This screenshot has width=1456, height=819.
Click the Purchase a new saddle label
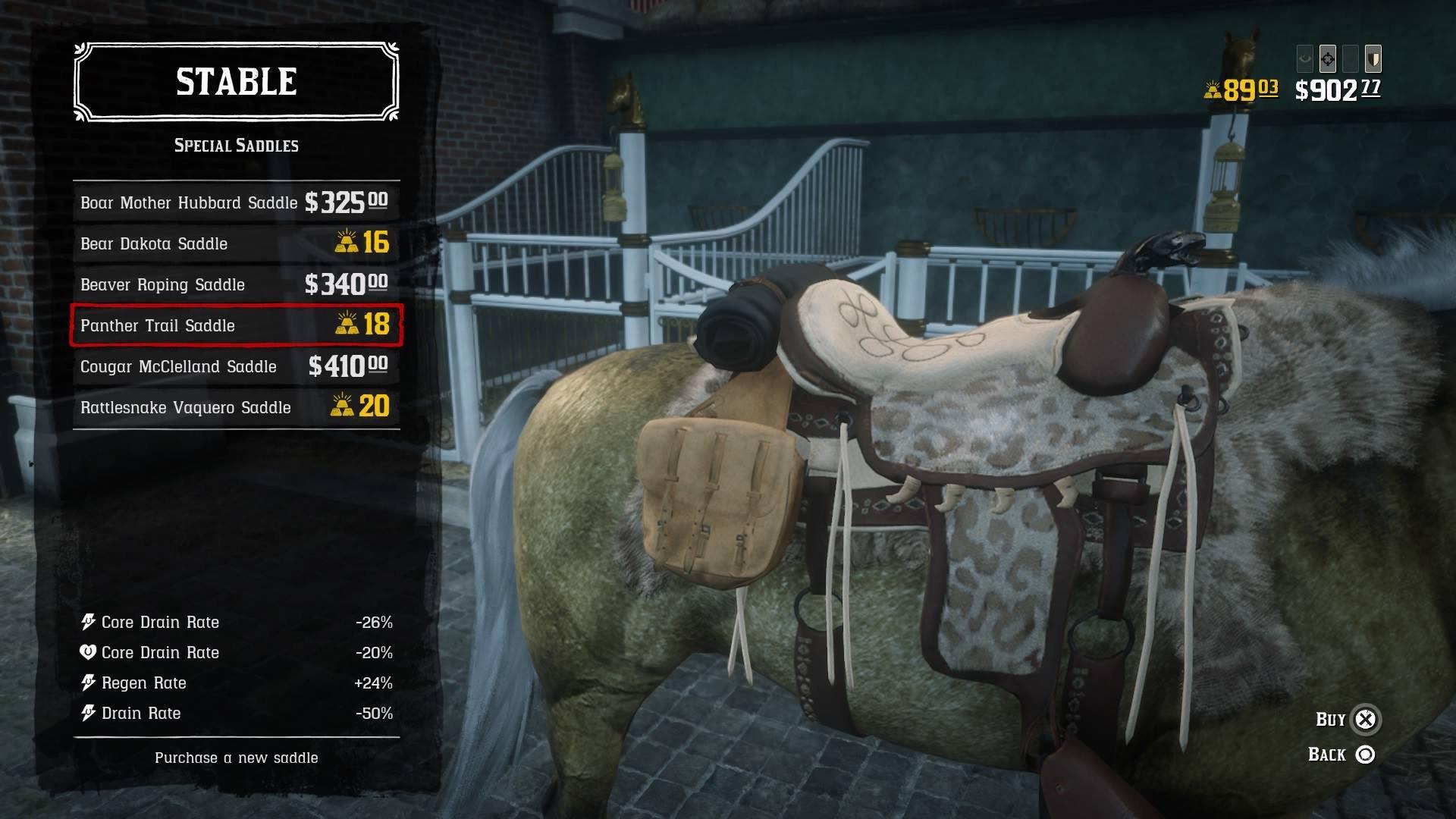coord(236,757)
